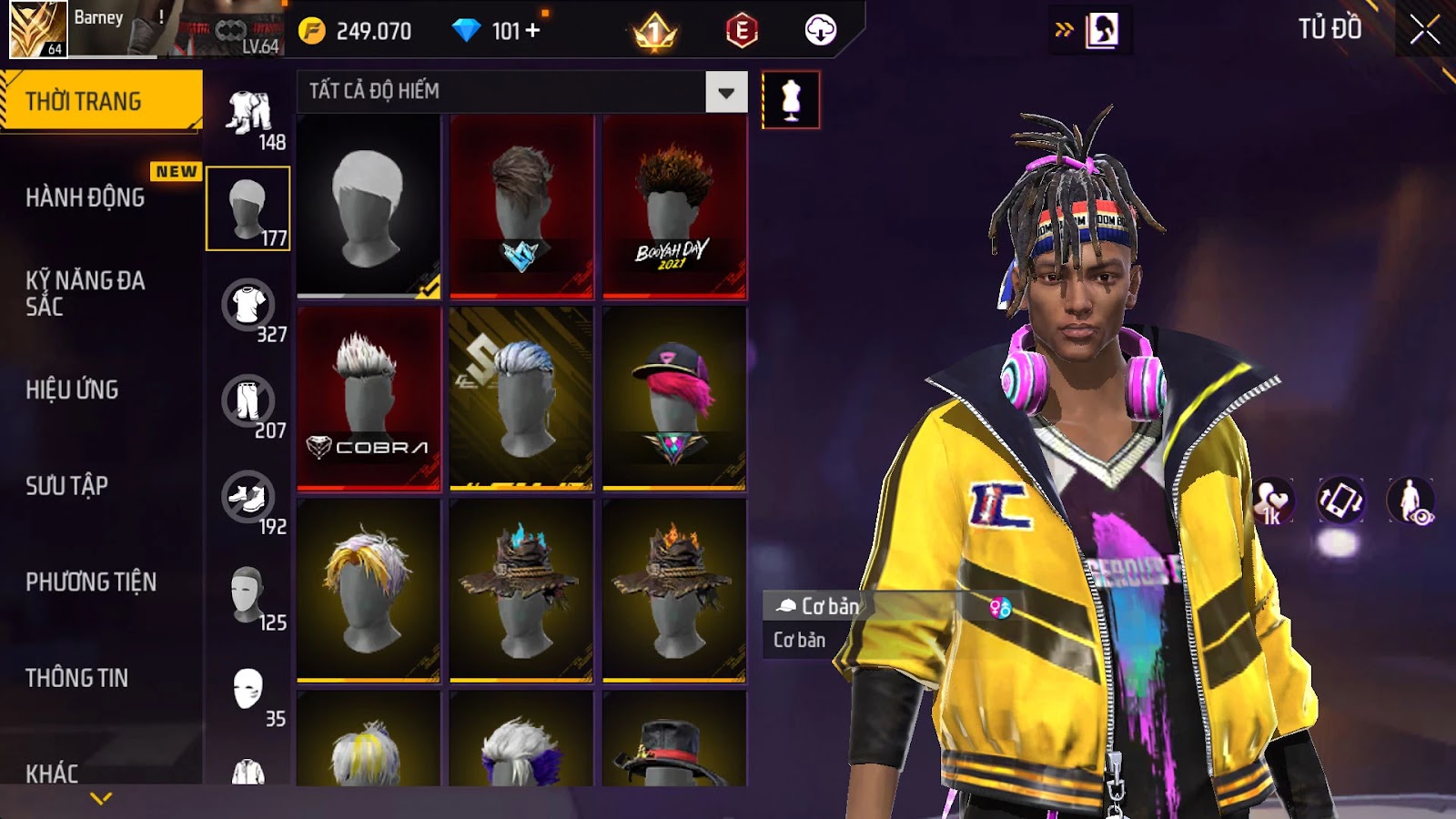Show the Thông Tin tab
This screenshot has width=1456, height=819.
pos(76,678)
